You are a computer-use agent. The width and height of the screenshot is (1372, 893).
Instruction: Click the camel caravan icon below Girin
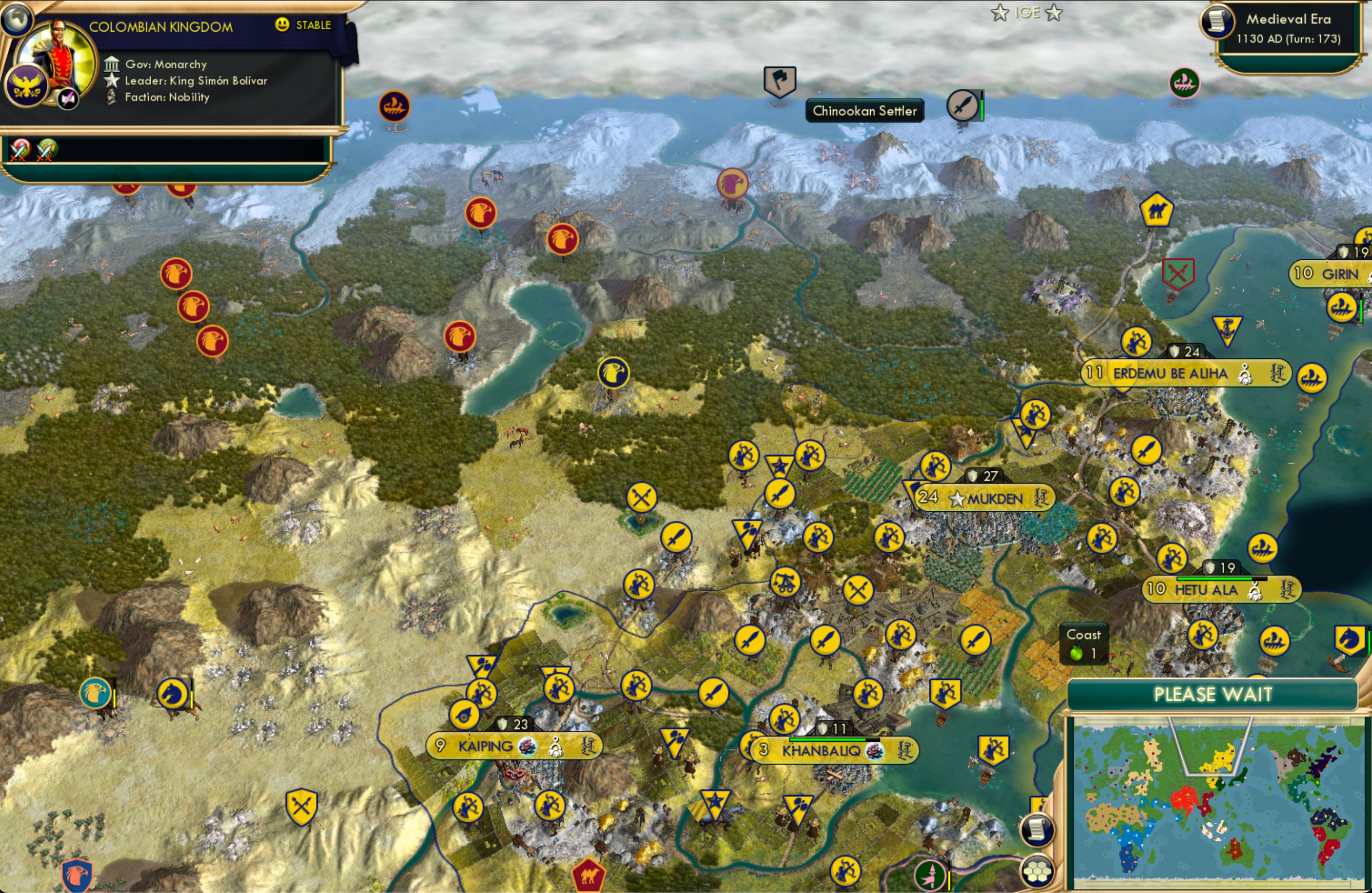[x=1157, y=209]
